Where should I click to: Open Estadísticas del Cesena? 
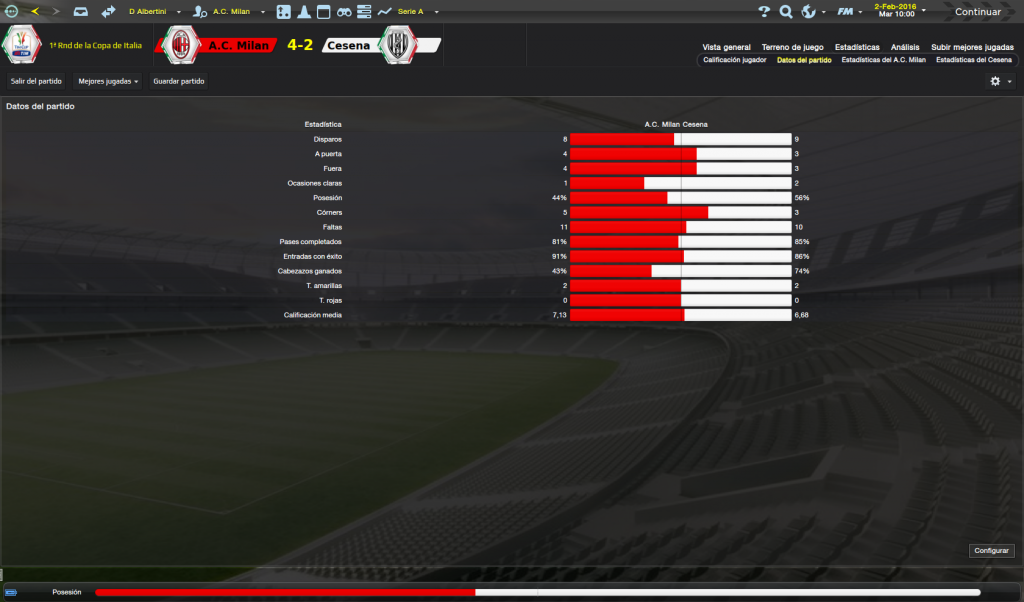point(974,60)
